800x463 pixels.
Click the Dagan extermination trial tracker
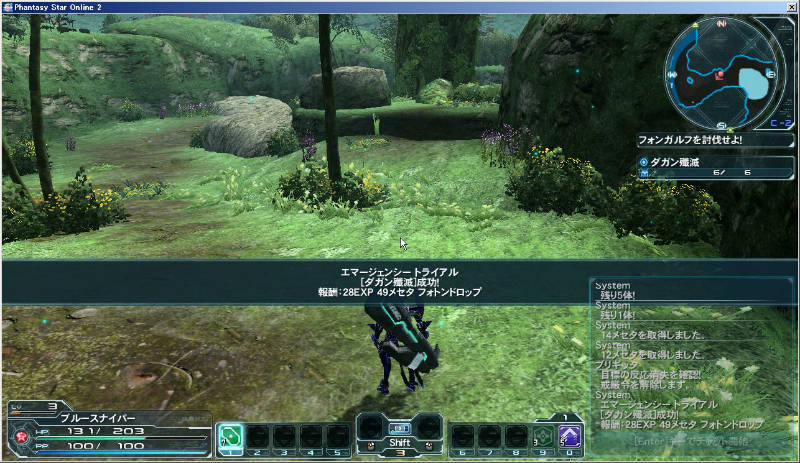715,167
